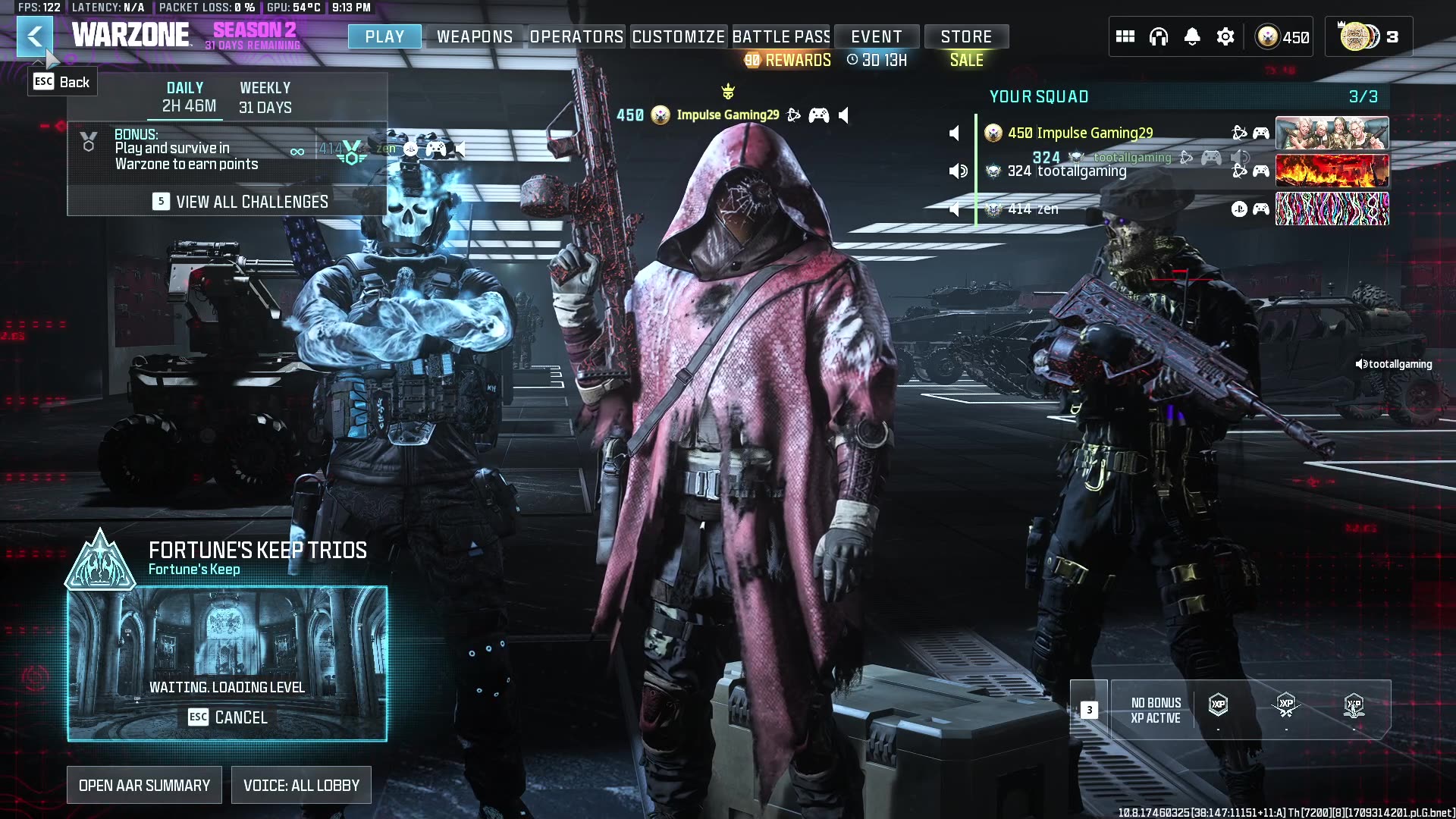
Task: Toggle zen's voice chat speaker
Action: (x=954, y=209)
